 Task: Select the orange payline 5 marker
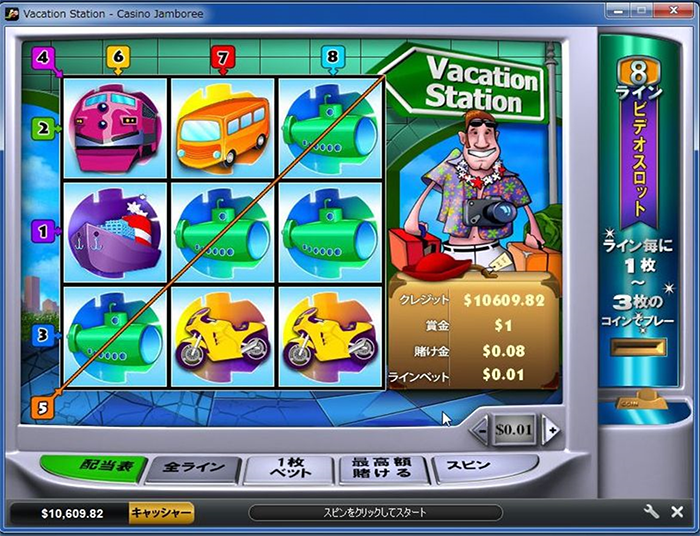(42, 407)
